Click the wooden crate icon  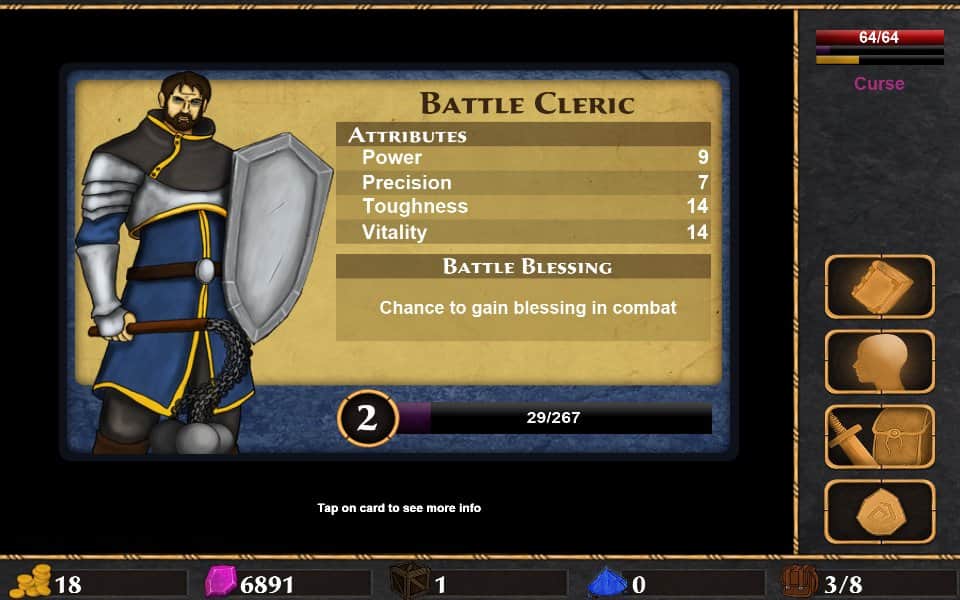pos(410,582)
